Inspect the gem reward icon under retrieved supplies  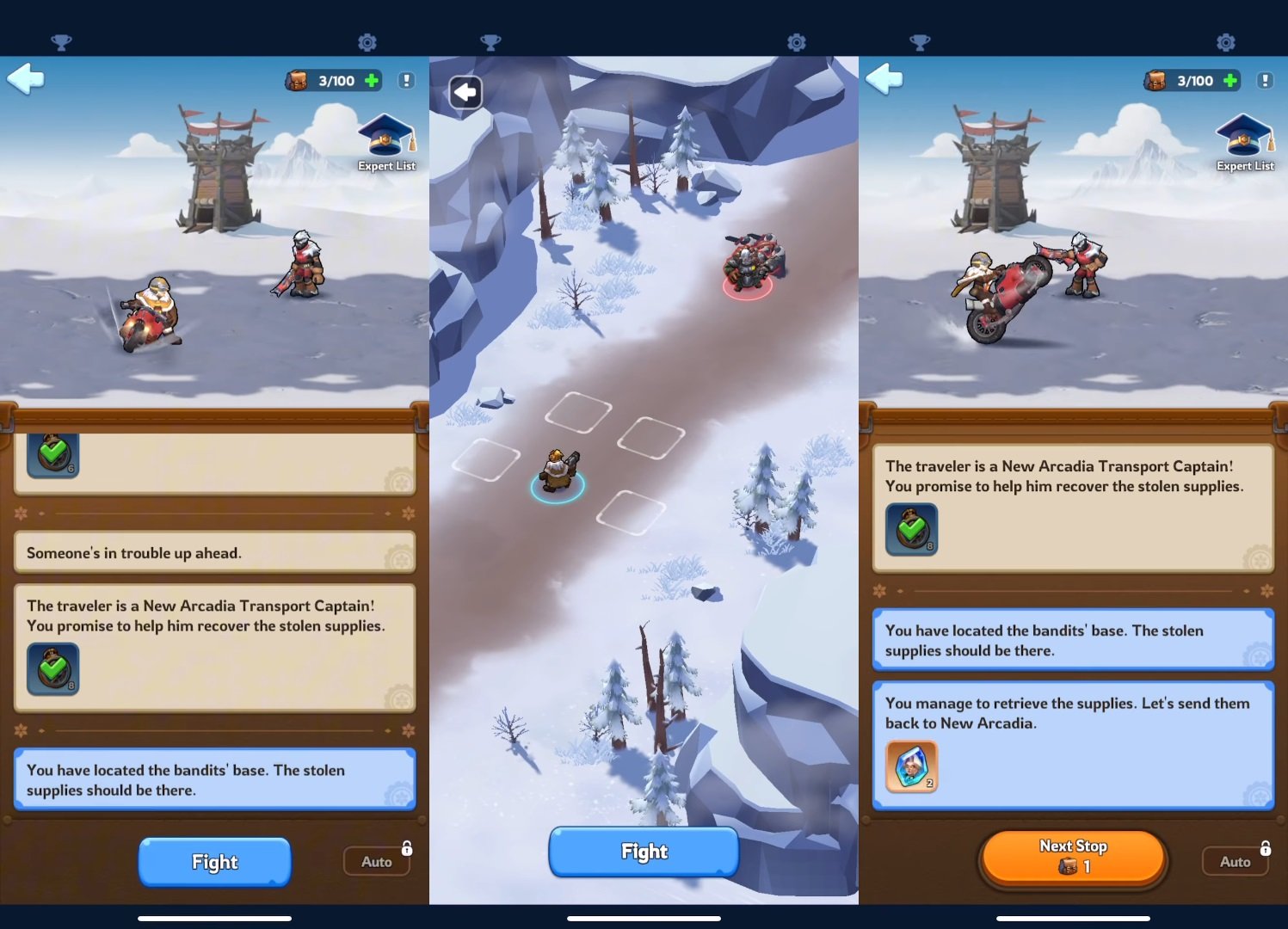click(x=911, y=766)
